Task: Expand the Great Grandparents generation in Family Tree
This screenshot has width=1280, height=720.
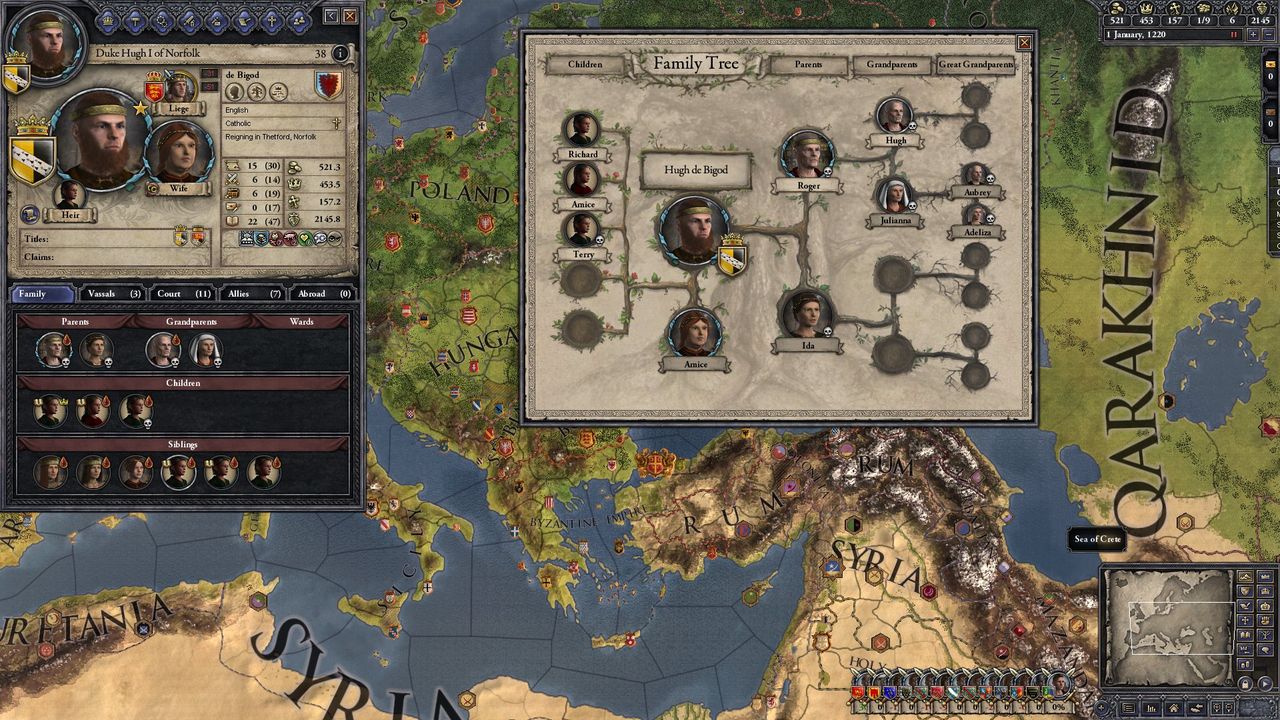Action: (975, 64)
